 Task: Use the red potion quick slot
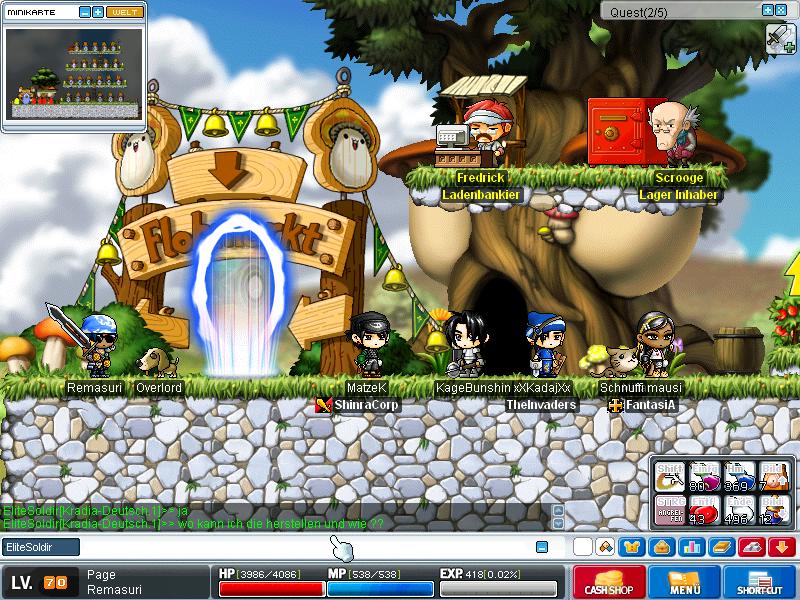click(702, 510)
